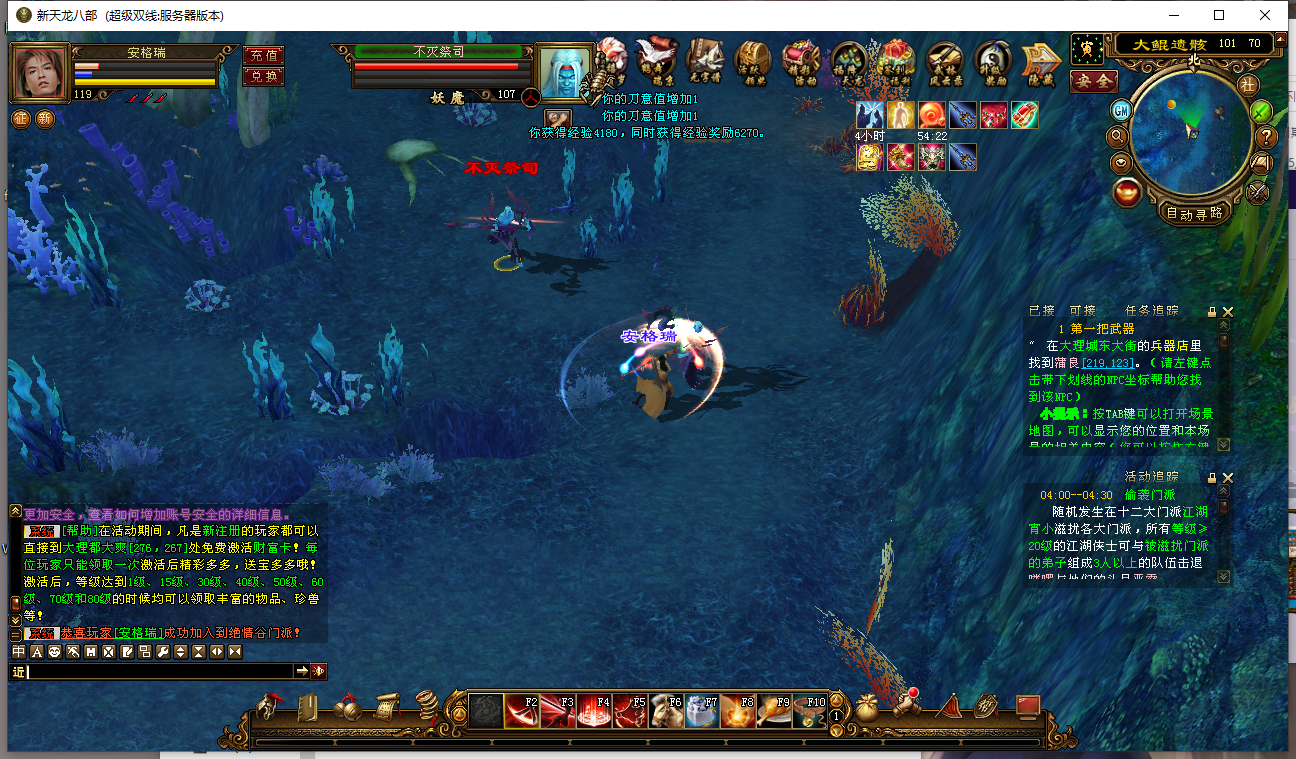Click the 充值 recharge button
The width and height of the screenshot is (1296, 759).
[x=264, y=56]
